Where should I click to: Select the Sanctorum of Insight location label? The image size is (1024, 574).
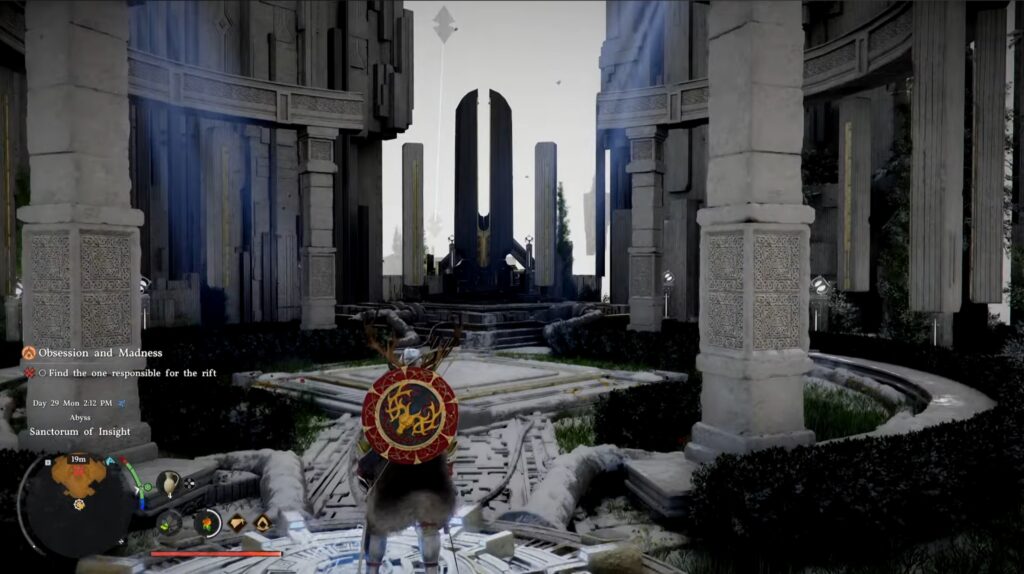coord(80,432)
